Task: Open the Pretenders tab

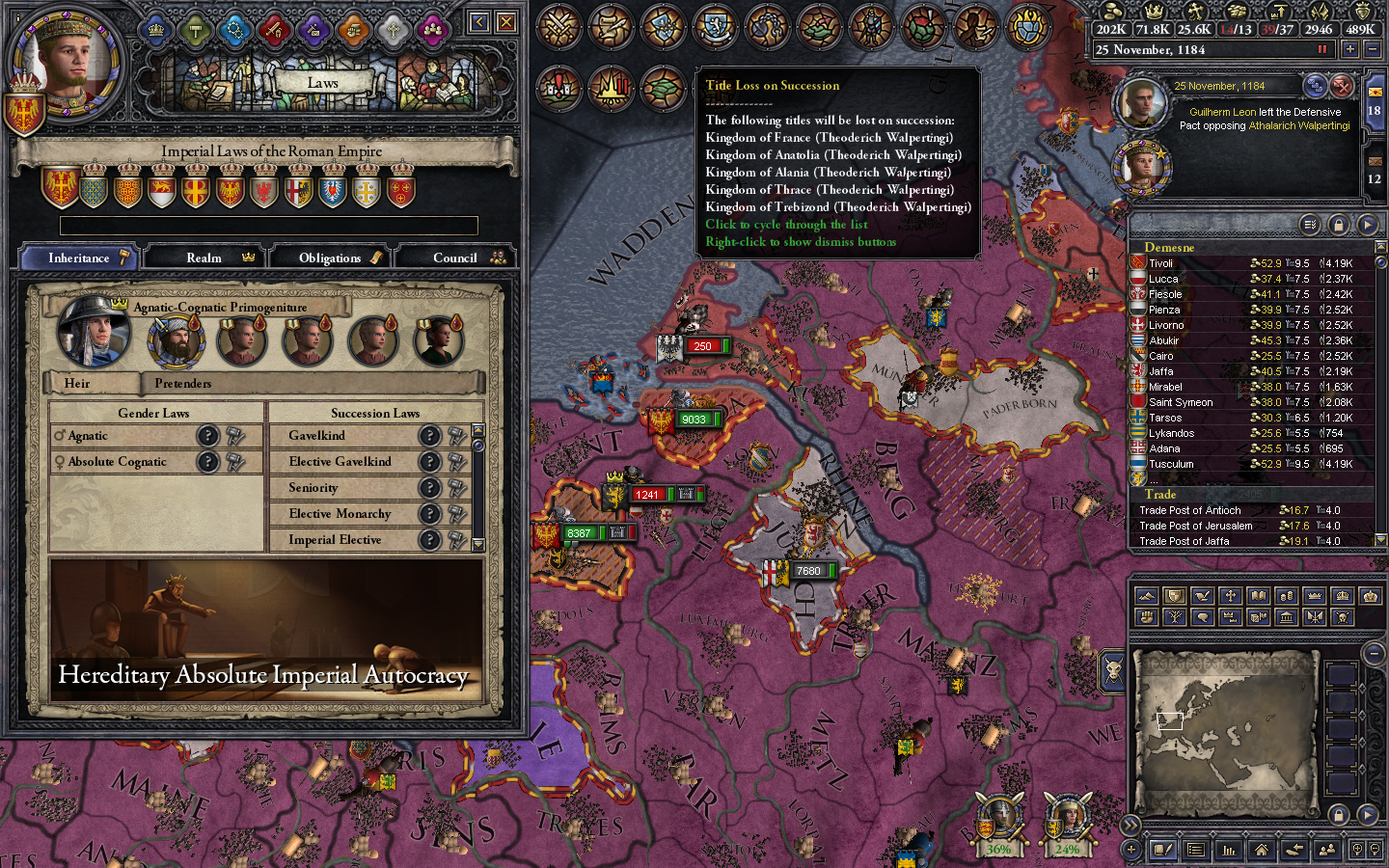Action: [182, 384]
